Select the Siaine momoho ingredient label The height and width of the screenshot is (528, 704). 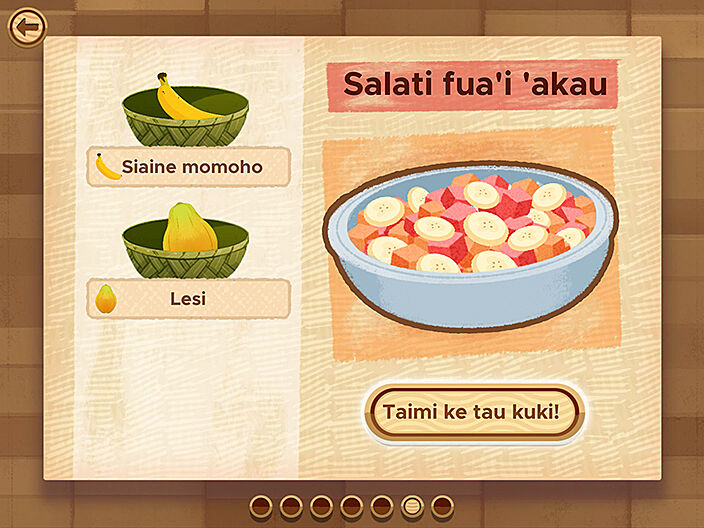pos(188,167)
